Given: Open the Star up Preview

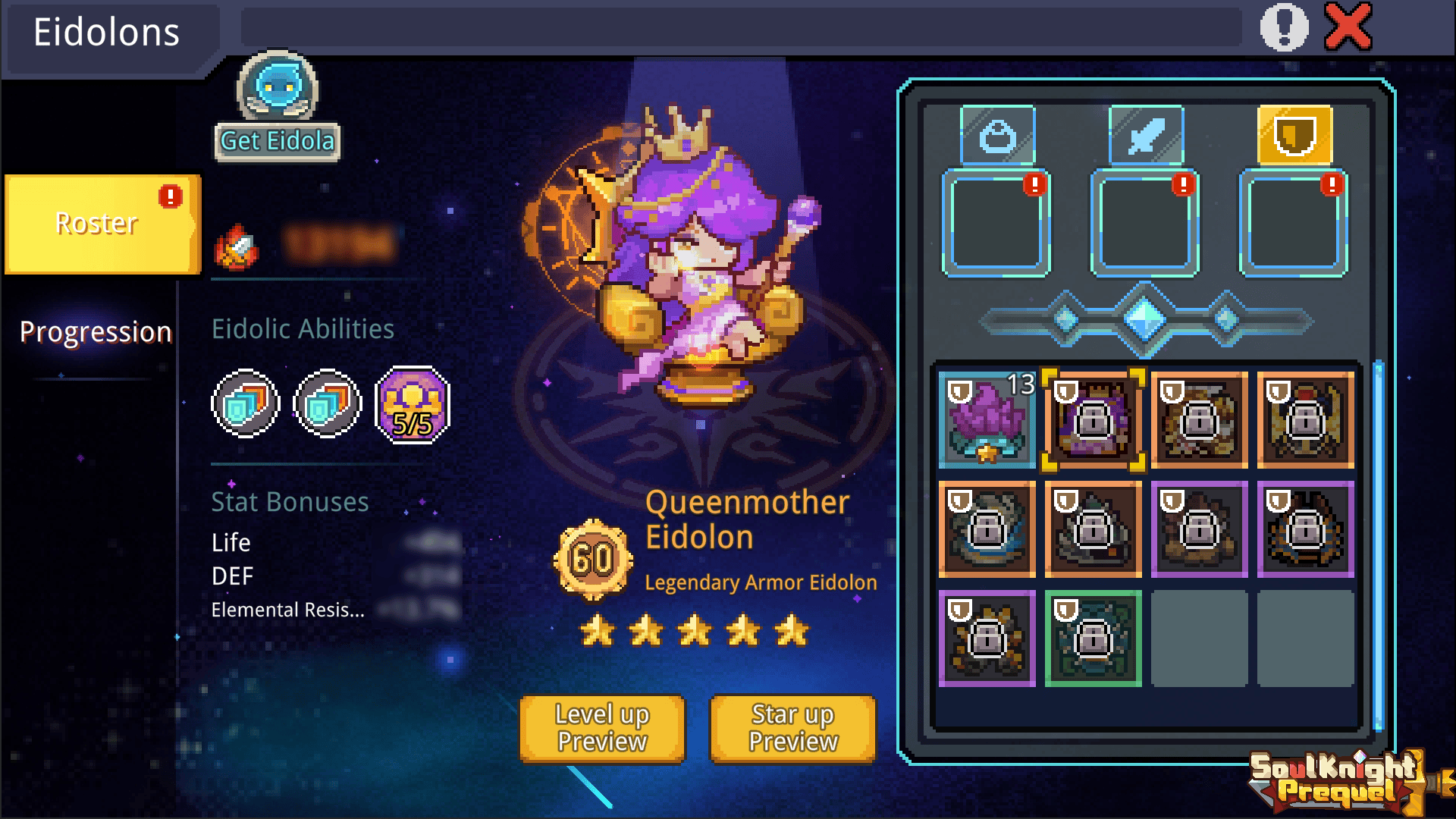Looking at the screenshot, I should tap(791, 728).
